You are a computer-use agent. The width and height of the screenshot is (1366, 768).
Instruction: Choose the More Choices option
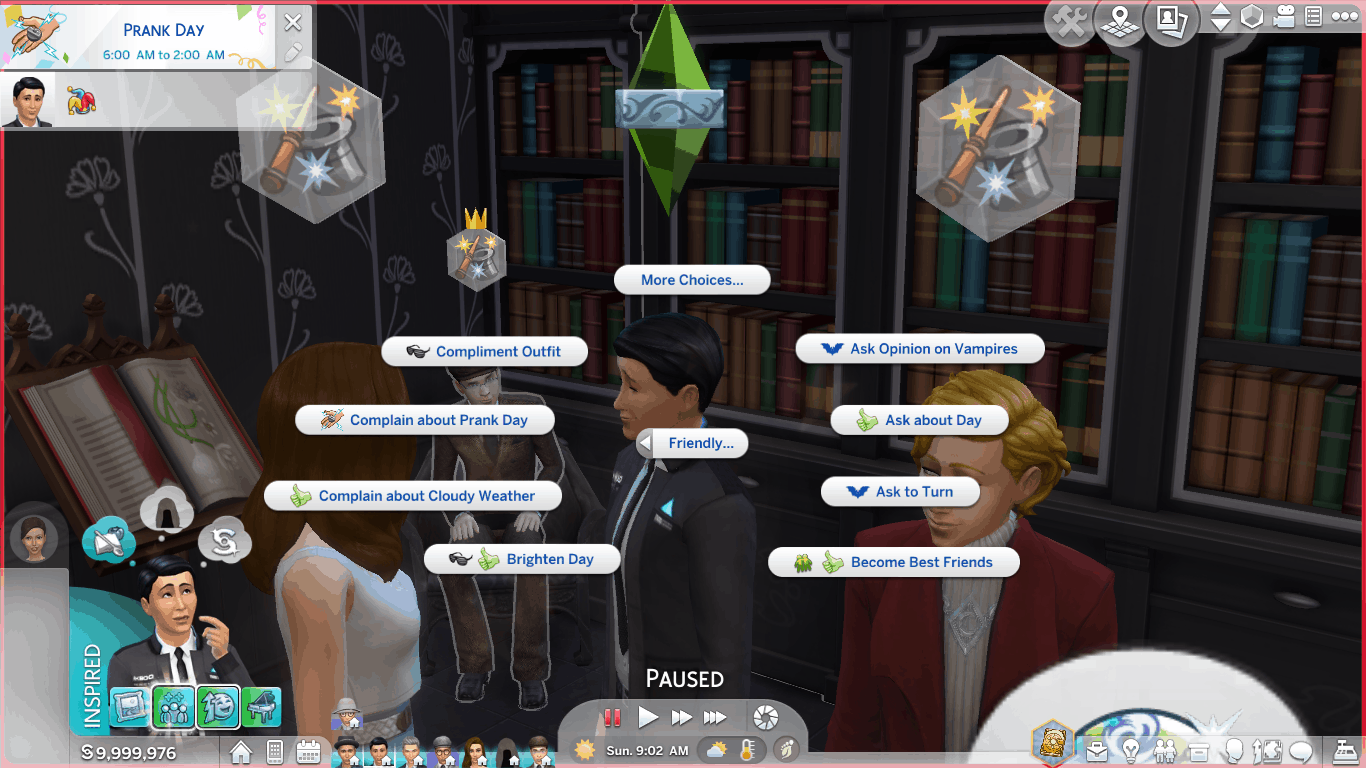(692, 280)
